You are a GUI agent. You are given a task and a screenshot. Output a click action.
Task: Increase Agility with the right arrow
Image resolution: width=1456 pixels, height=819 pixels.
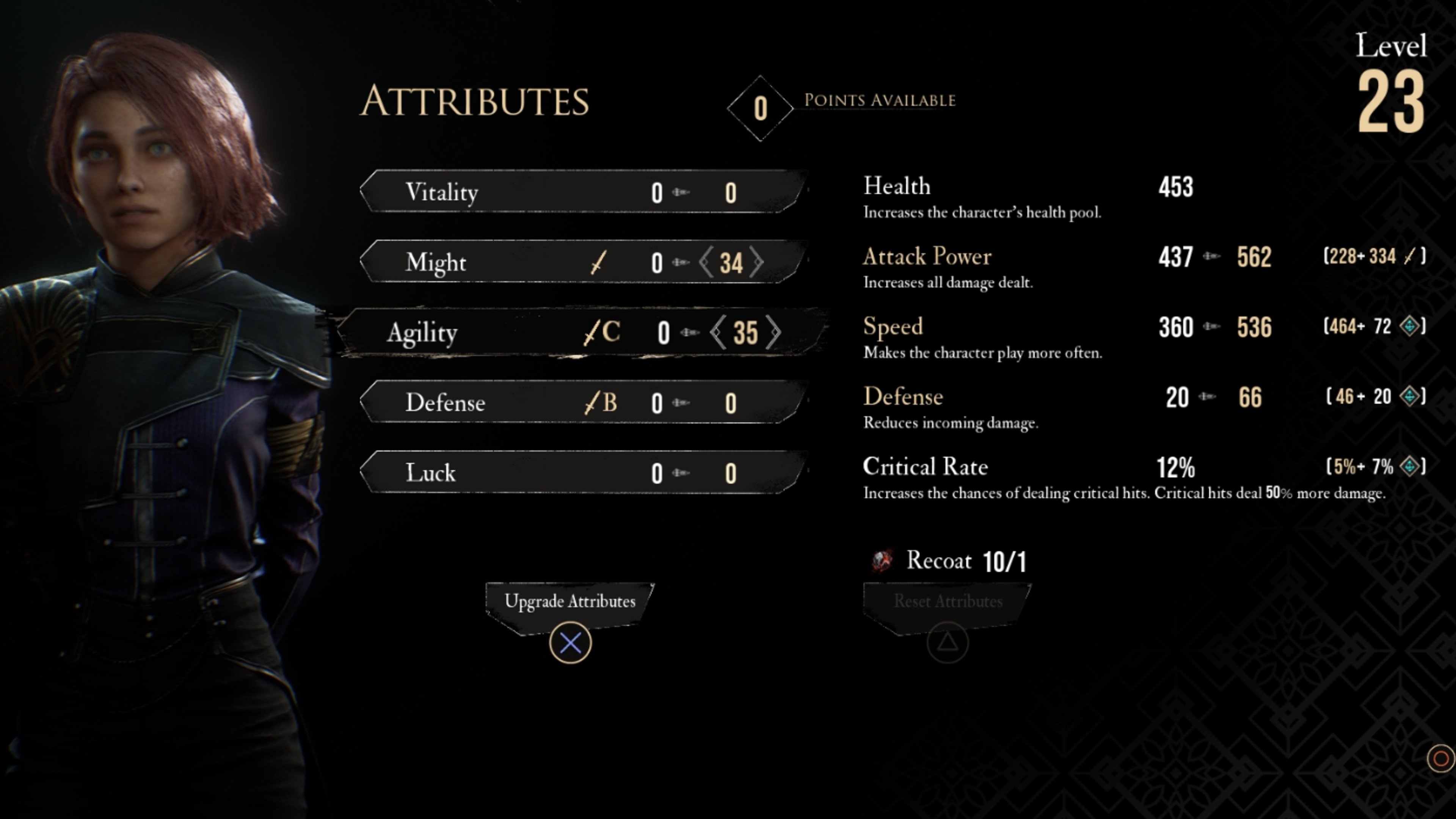click(774, 333)
